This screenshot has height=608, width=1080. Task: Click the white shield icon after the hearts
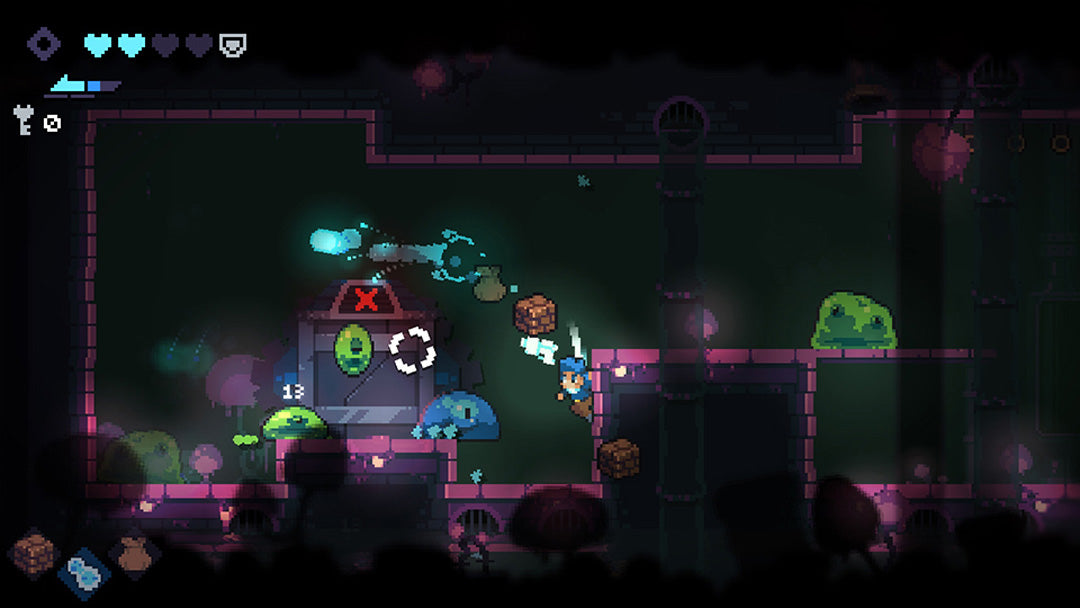(x=233, y=45)
